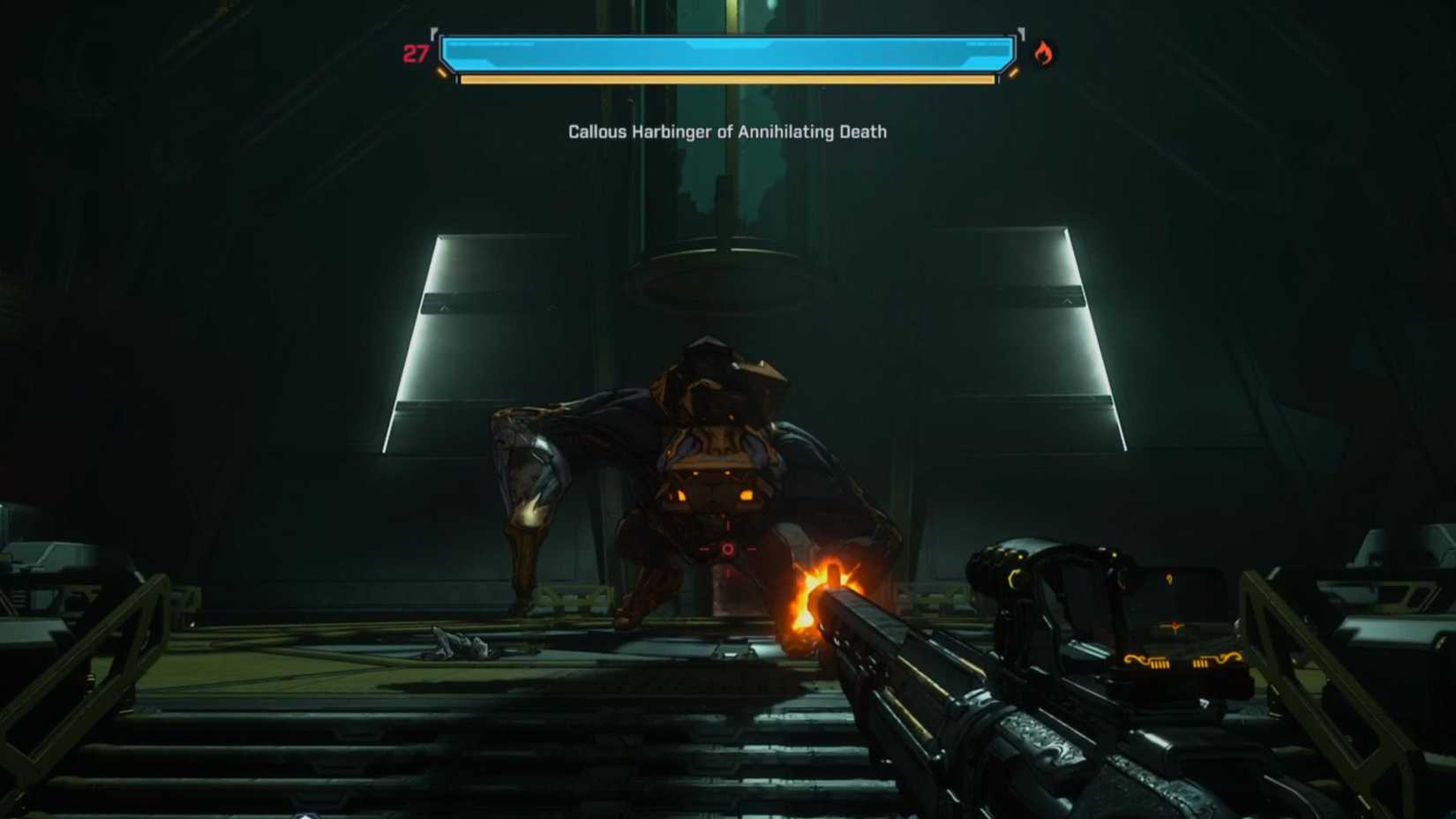
Task: Select the top-left bracket of the boss bar frame
Action: pyautogui.click(x=434, y=32)
